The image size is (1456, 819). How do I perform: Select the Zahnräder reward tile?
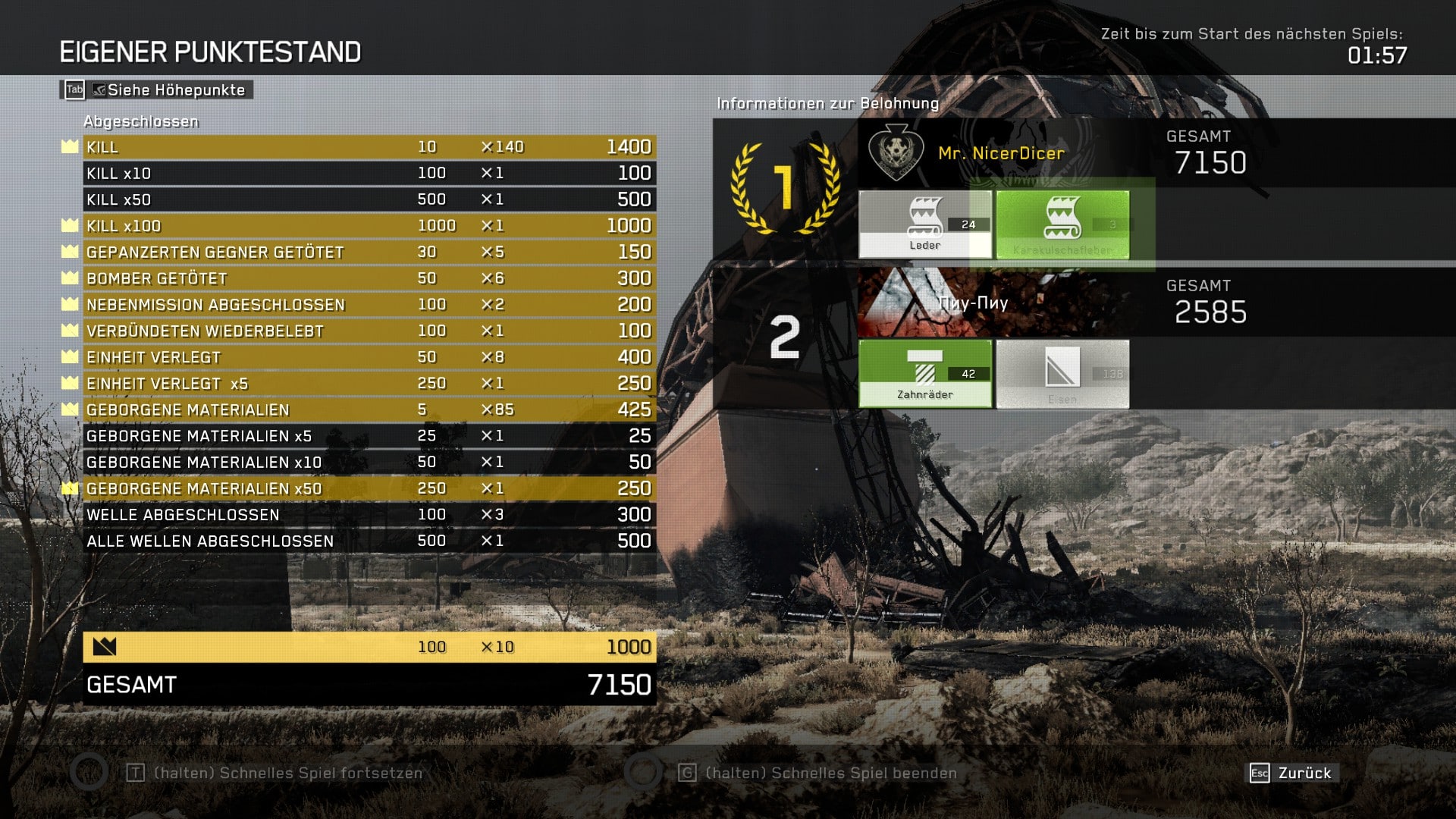924,374
